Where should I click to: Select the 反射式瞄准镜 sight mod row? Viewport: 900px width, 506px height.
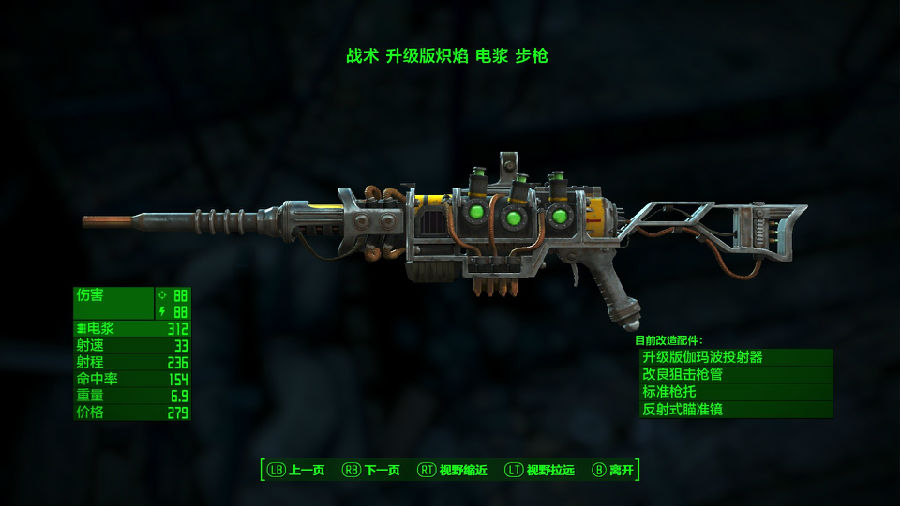click(x=735, y=410)
